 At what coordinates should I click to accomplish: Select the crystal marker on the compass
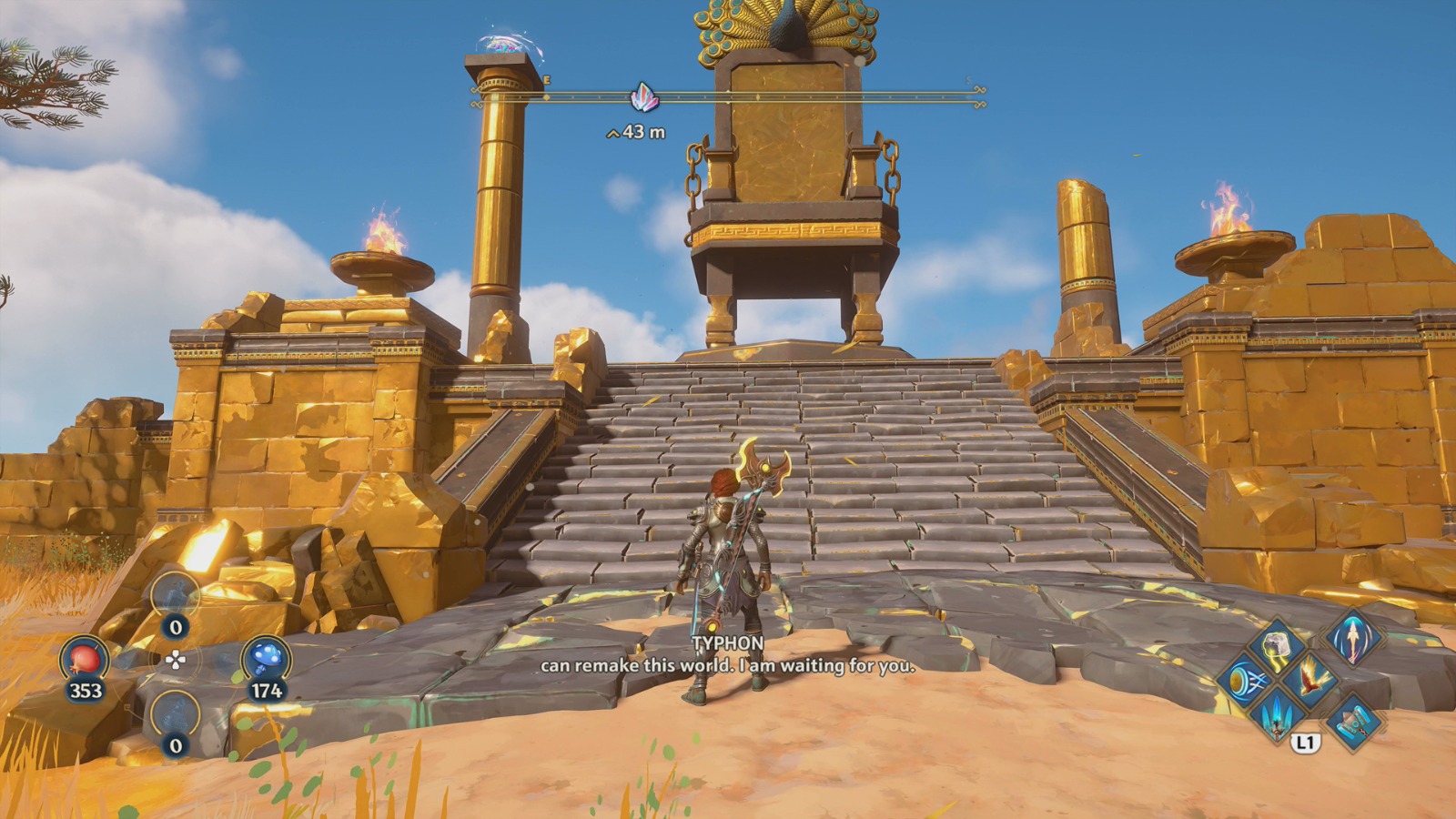[x=644, y=96]
